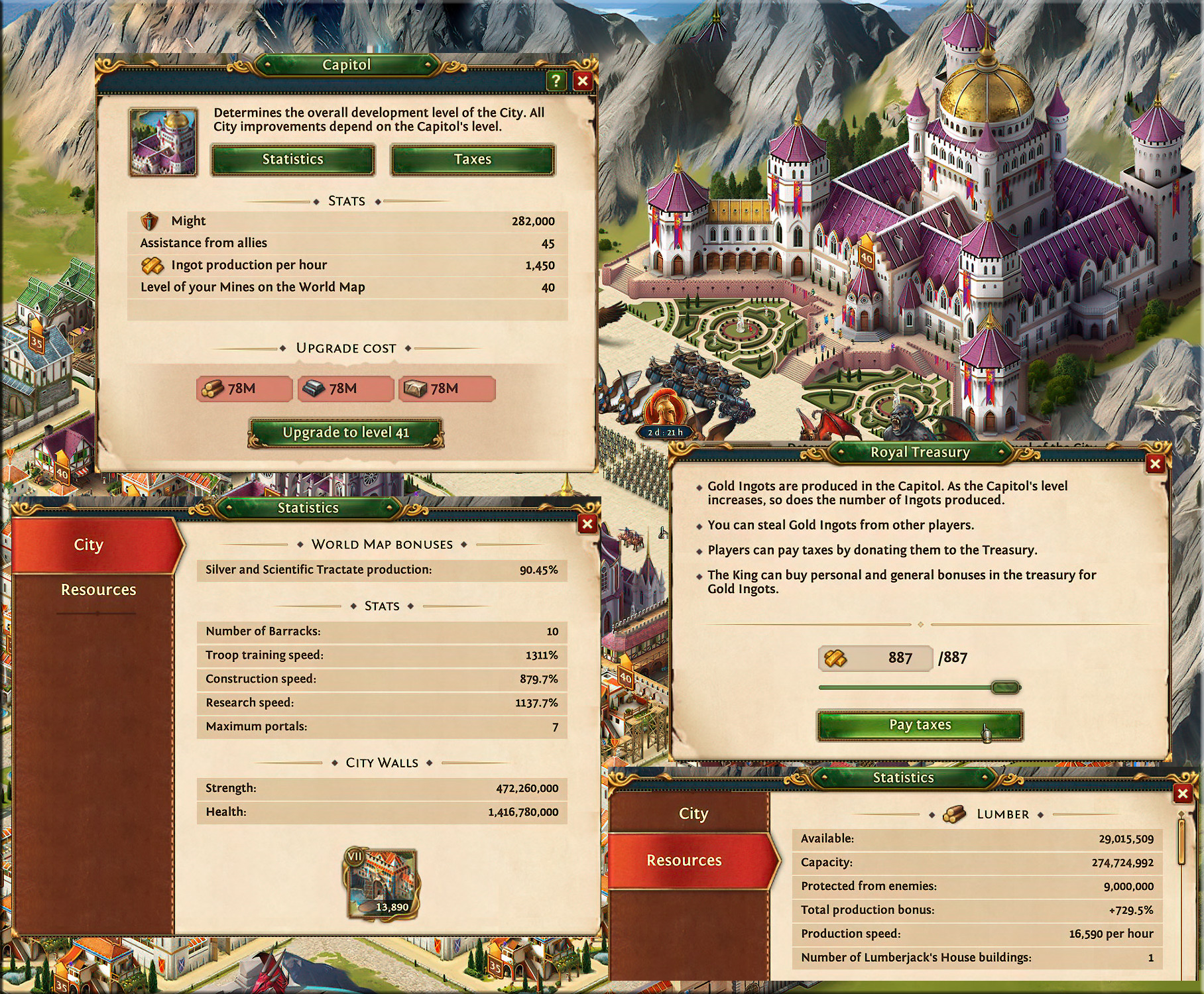Click the tax amount slider handle
This screenshot has height=994, width=1204.
[1005, 688]
